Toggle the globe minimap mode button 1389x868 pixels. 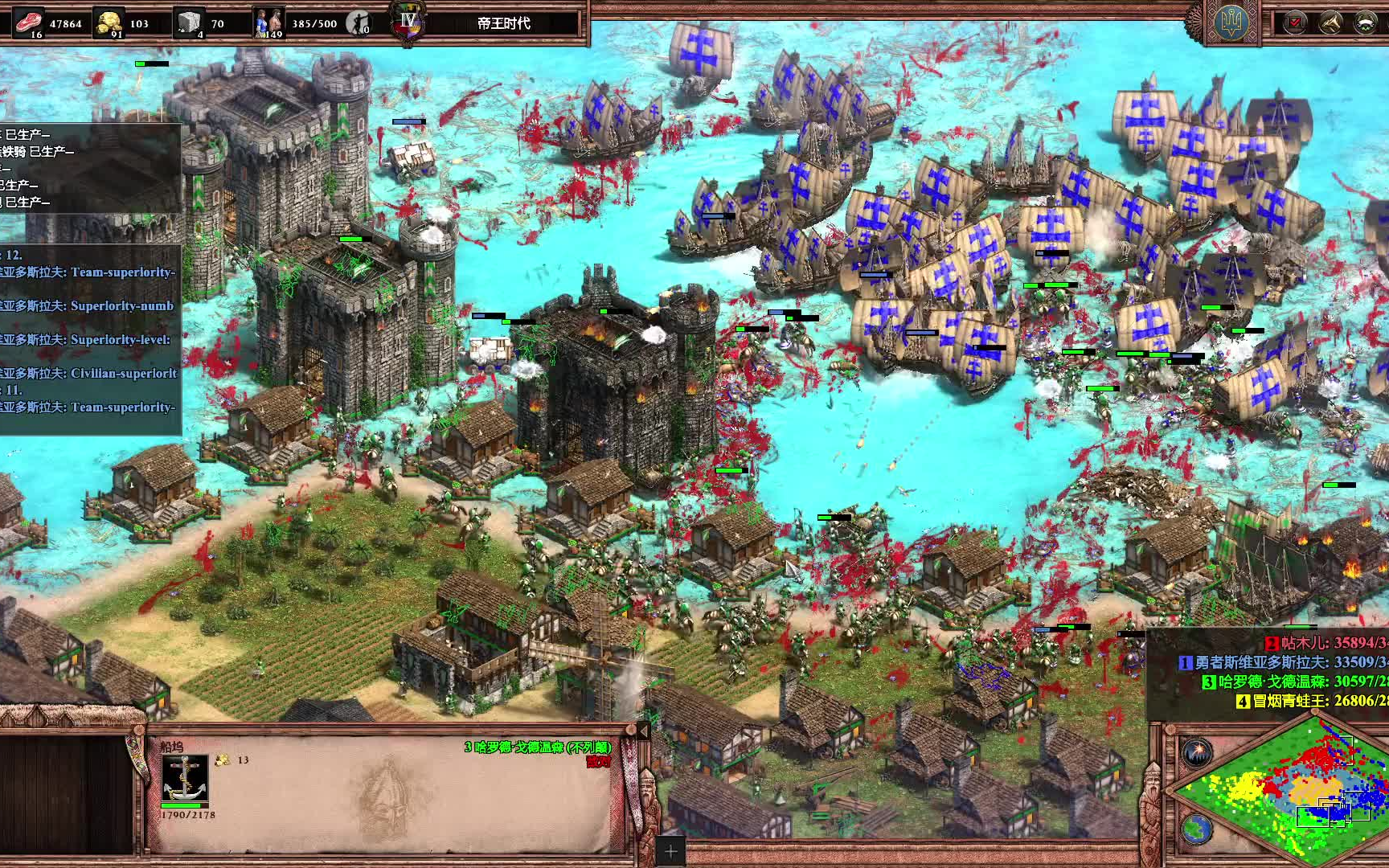1197,829
